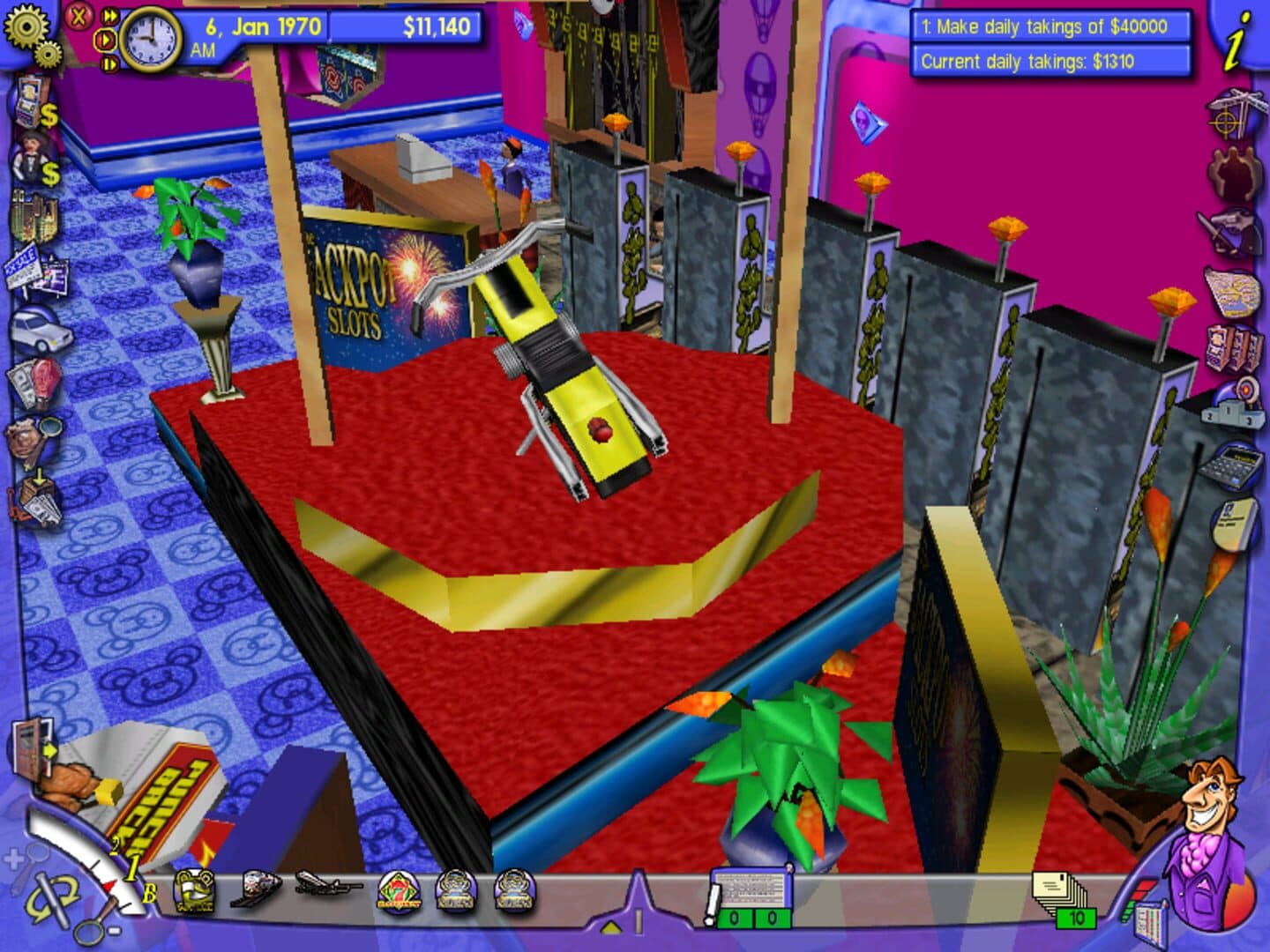Toggle fast-forward game speed
The height and width of the screenshot is (952, 1270).
point(110,16)
